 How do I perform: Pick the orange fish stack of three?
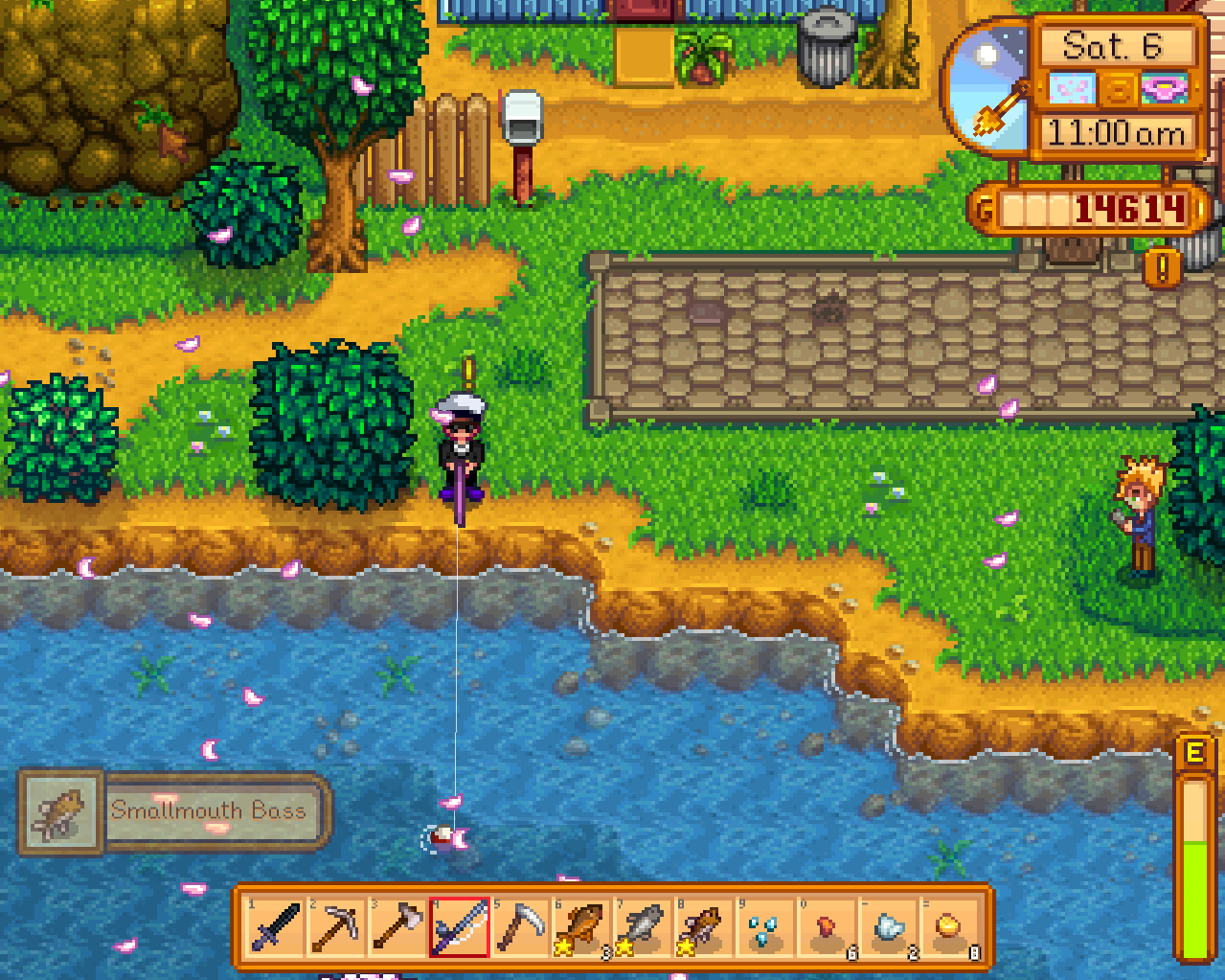(x=582, y=927)
